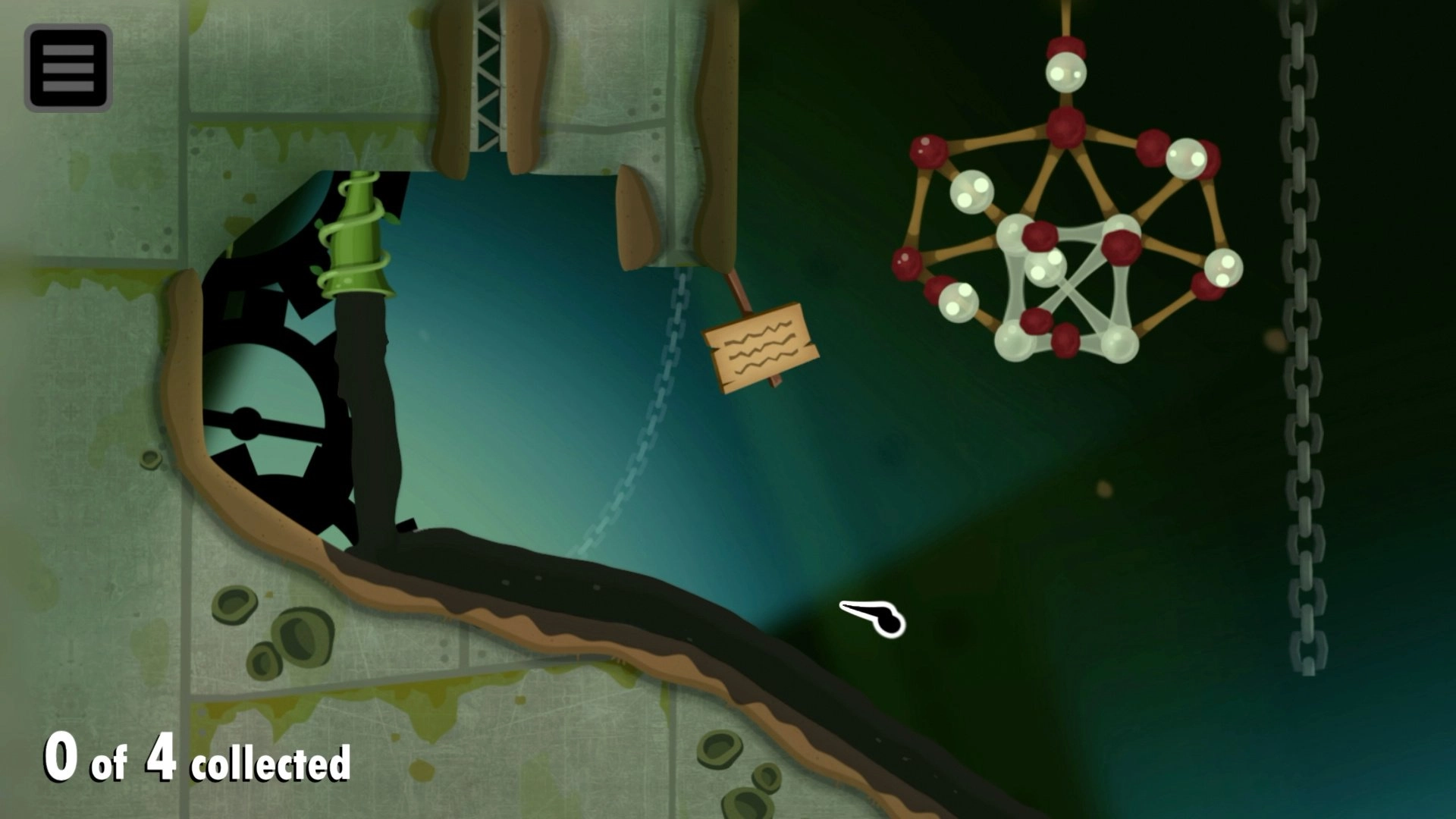Grab the topmost white goo ball
1456x819 pixels.
(x=1065, y=72)
